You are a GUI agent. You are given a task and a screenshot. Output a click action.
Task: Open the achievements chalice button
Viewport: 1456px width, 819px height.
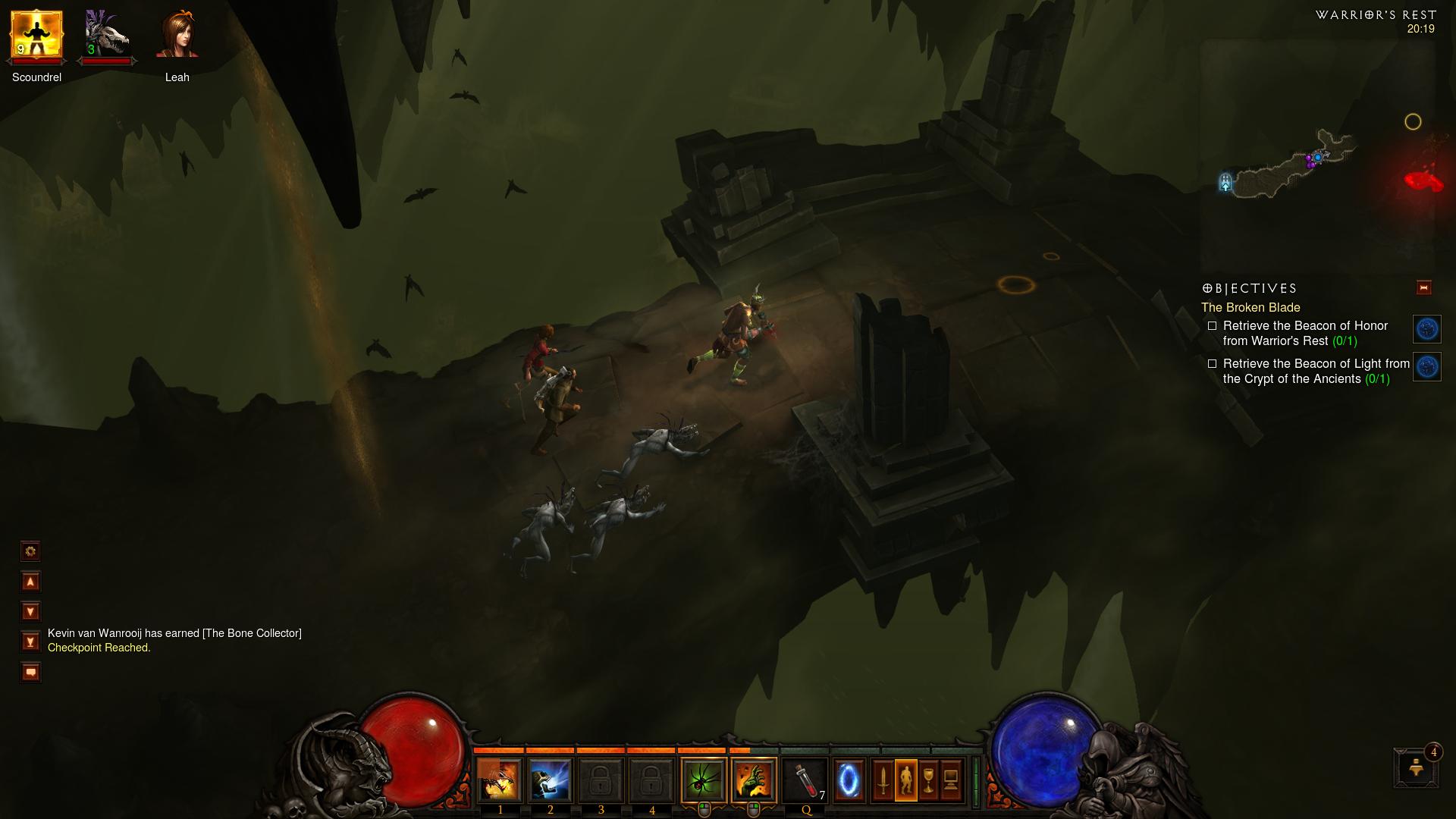[928, 780]
